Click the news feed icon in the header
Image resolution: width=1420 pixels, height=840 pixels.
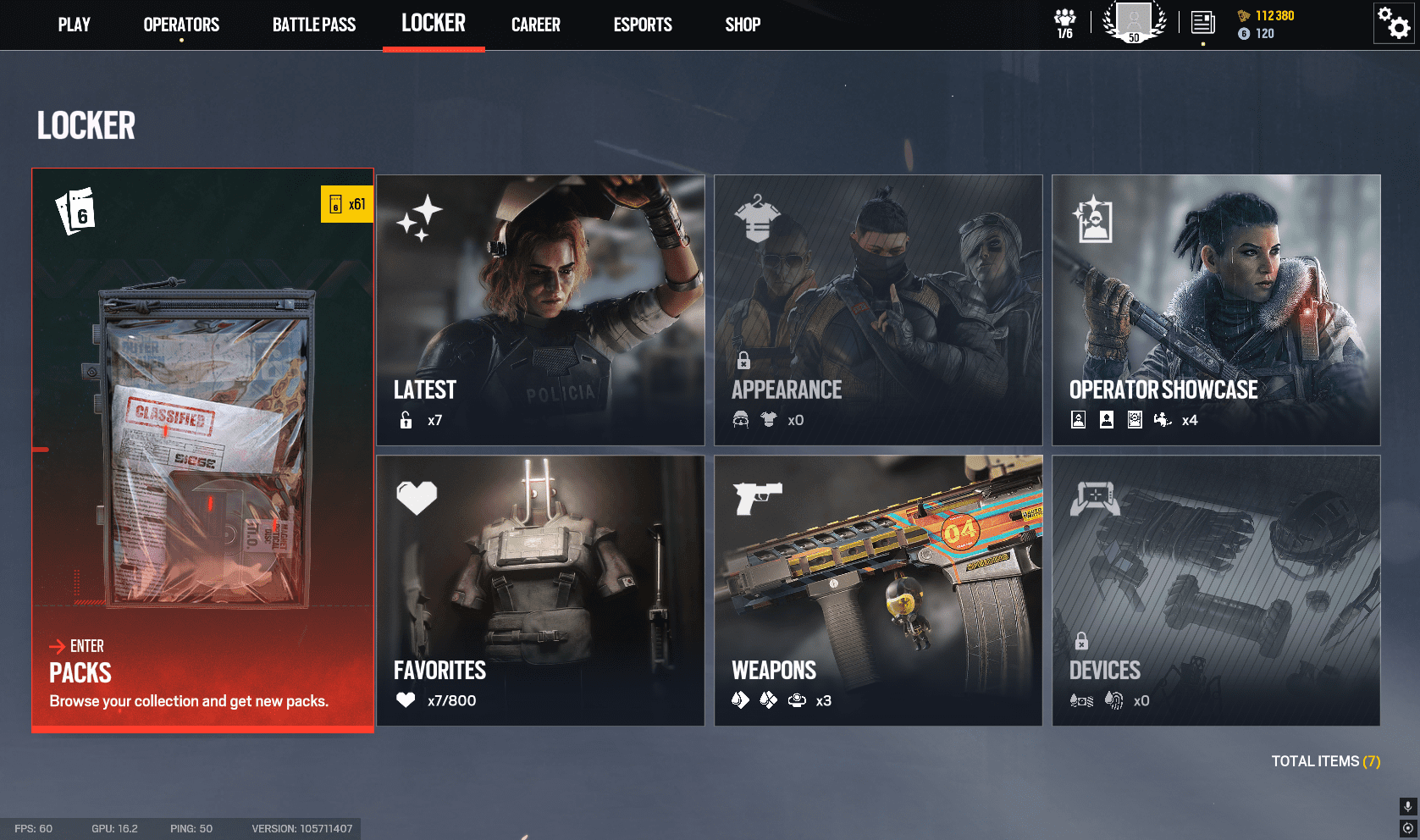1202,23
